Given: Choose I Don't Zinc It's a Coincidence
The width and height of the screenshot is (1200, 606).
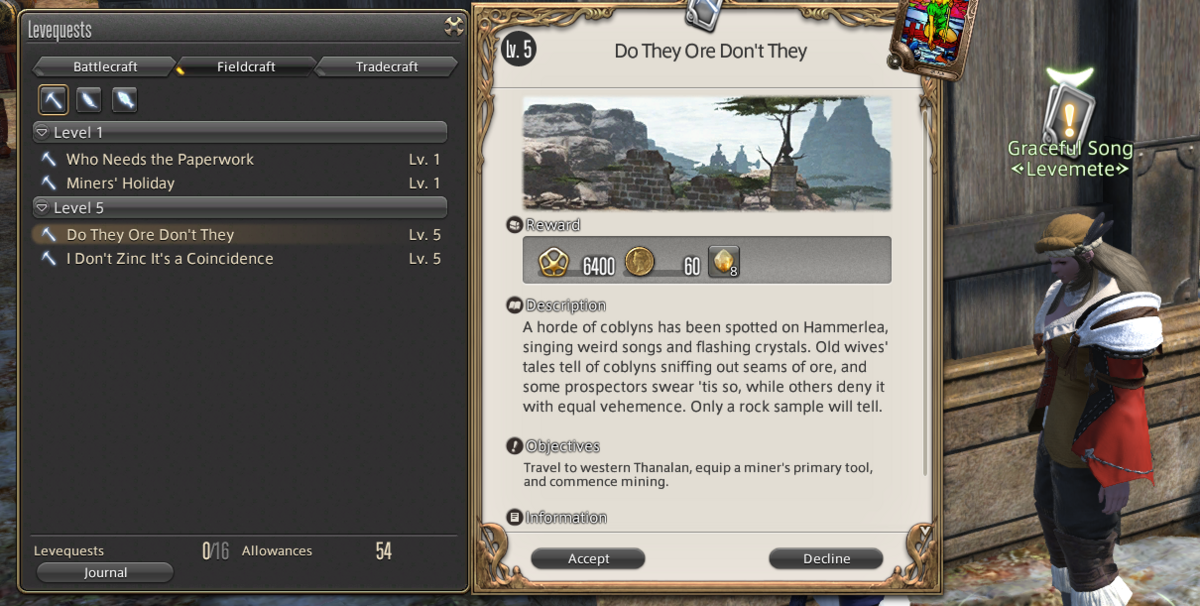Looking at the screenshot, I should (x=169, y=259).
